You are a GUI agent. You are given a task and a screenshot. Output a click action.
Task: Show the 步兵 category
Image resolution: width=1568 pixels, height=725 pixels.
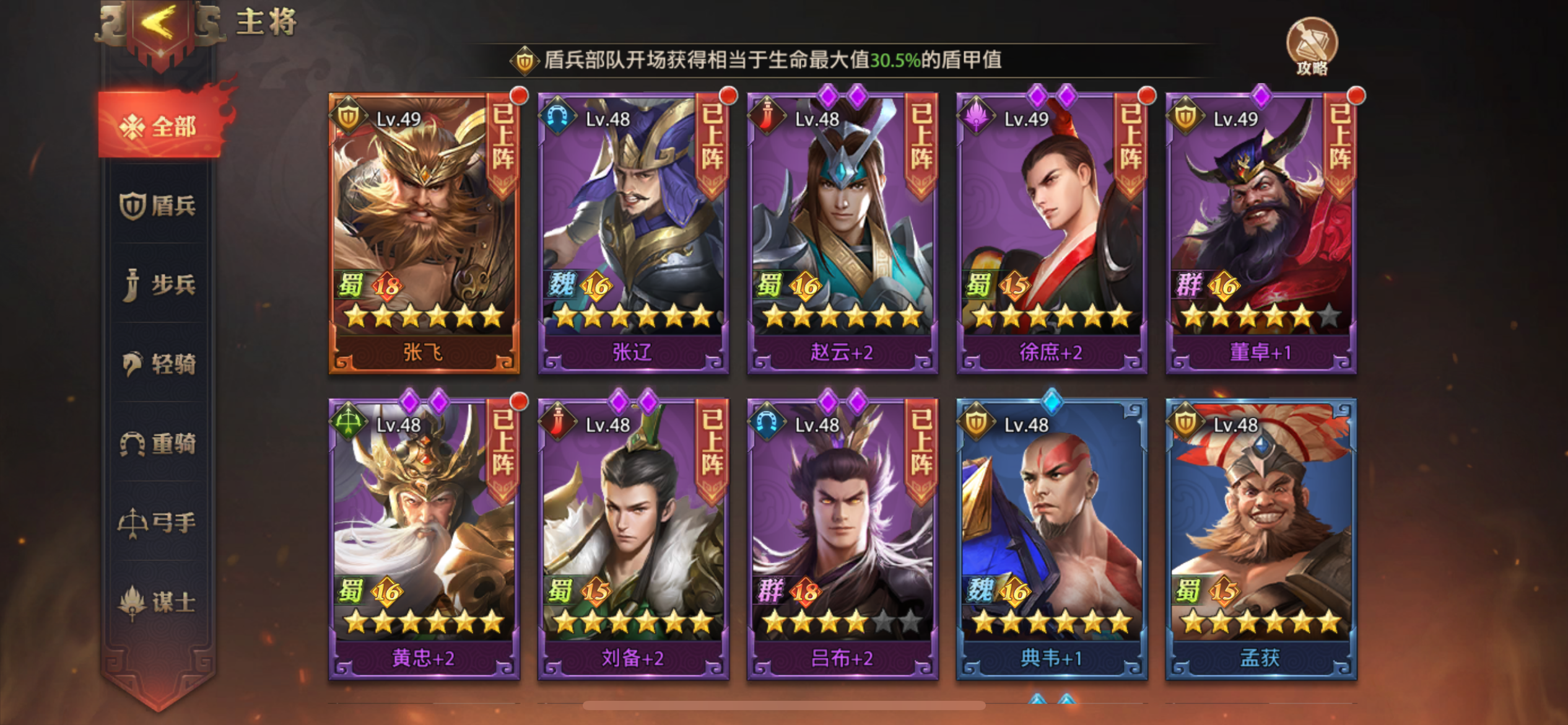coord(159,285)
